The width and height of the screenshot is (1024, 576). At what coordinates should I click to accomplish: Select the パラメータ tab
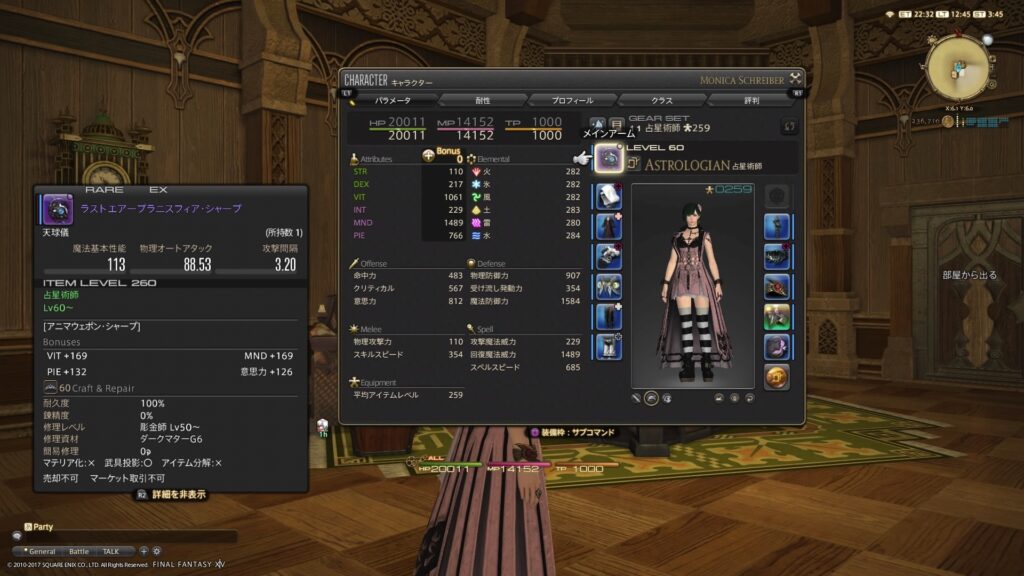[393, 100]
